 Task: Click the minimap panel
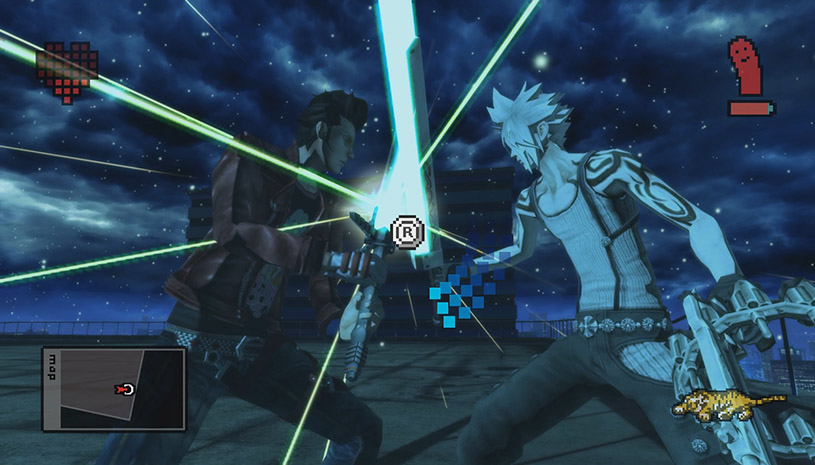tap(113, 389)
